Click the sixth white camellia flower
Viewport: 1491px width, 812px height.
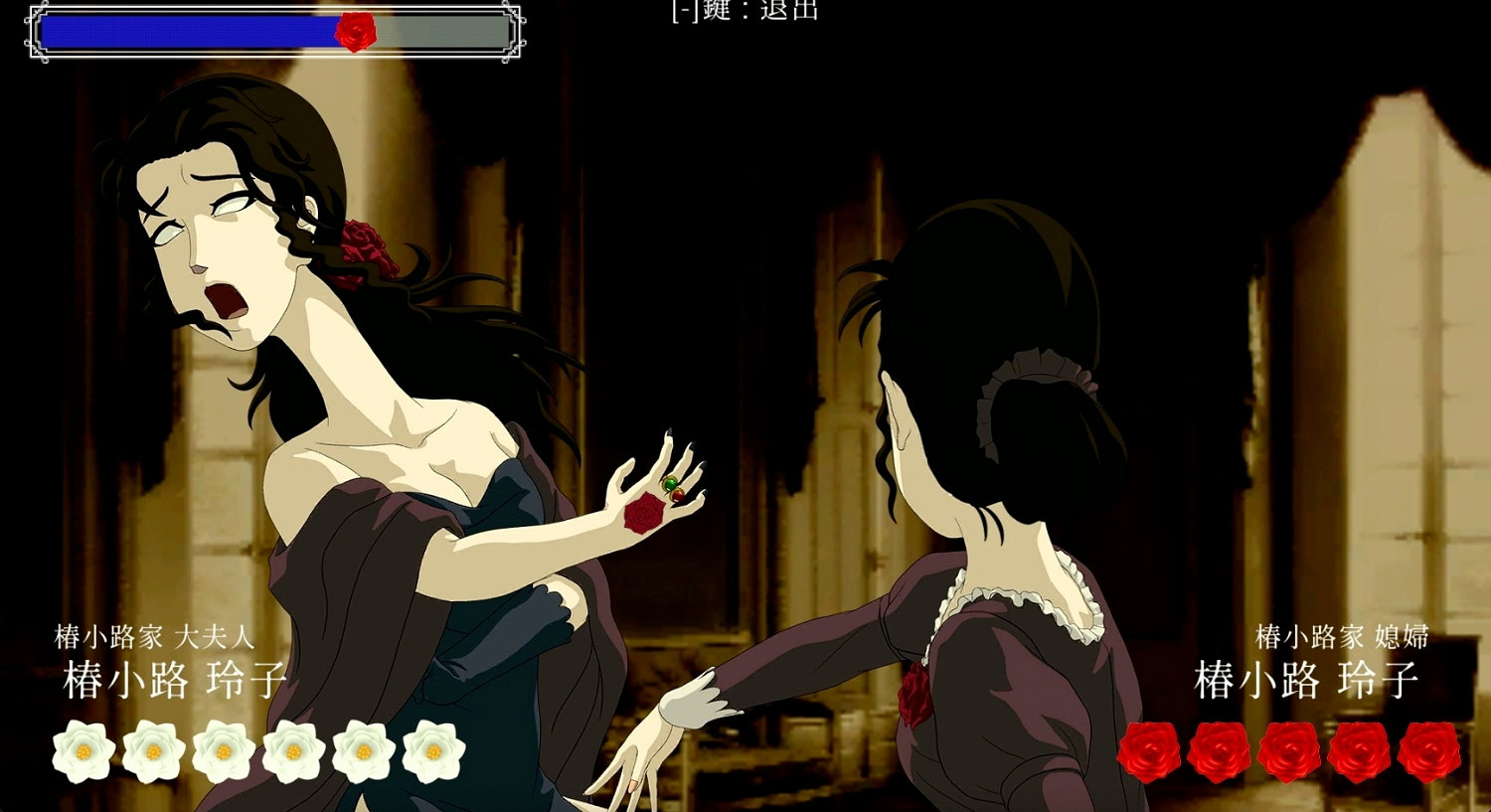(x=434, y=753)
